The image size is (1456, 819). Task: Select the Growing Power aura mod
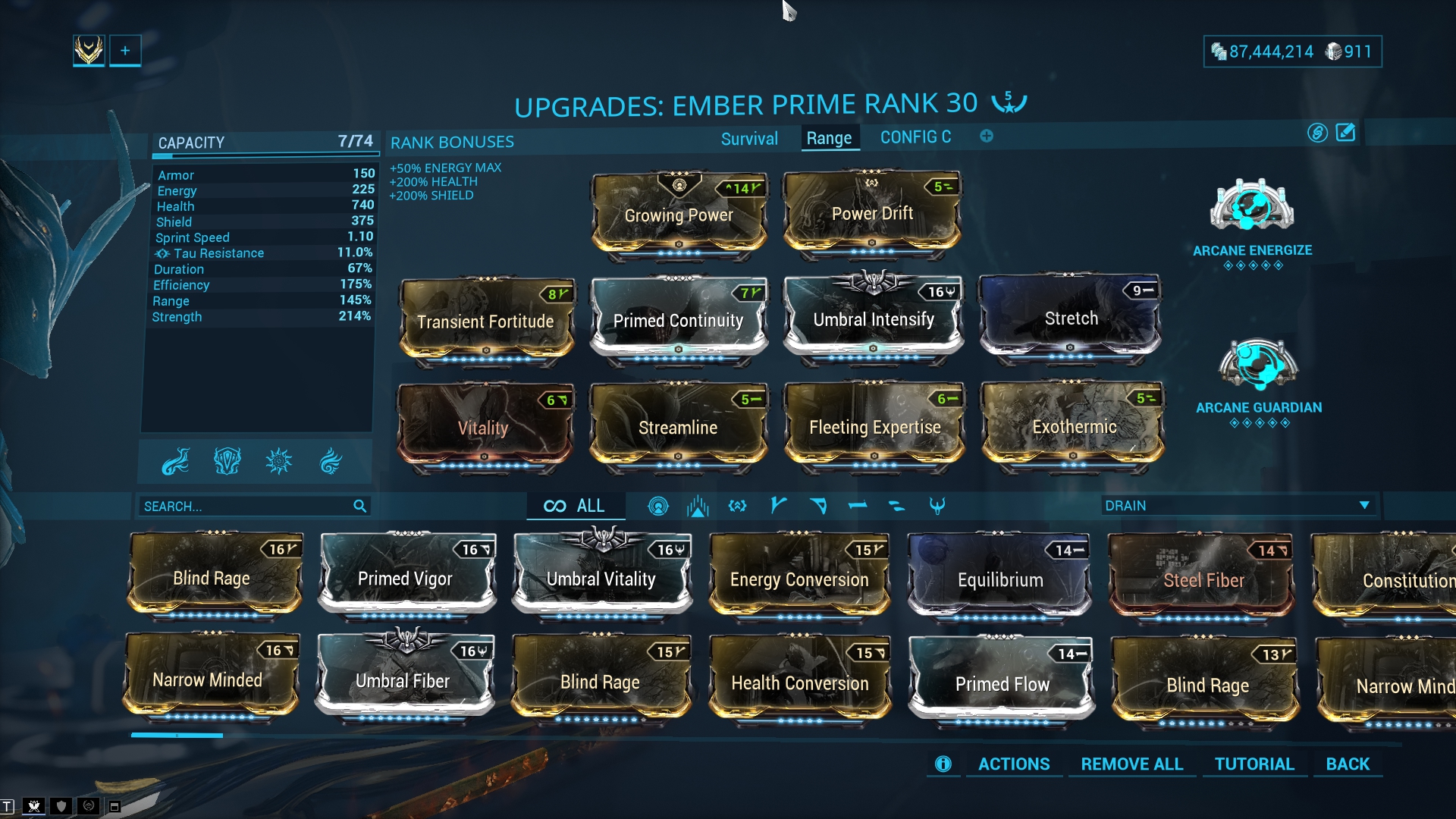point(679,215)
